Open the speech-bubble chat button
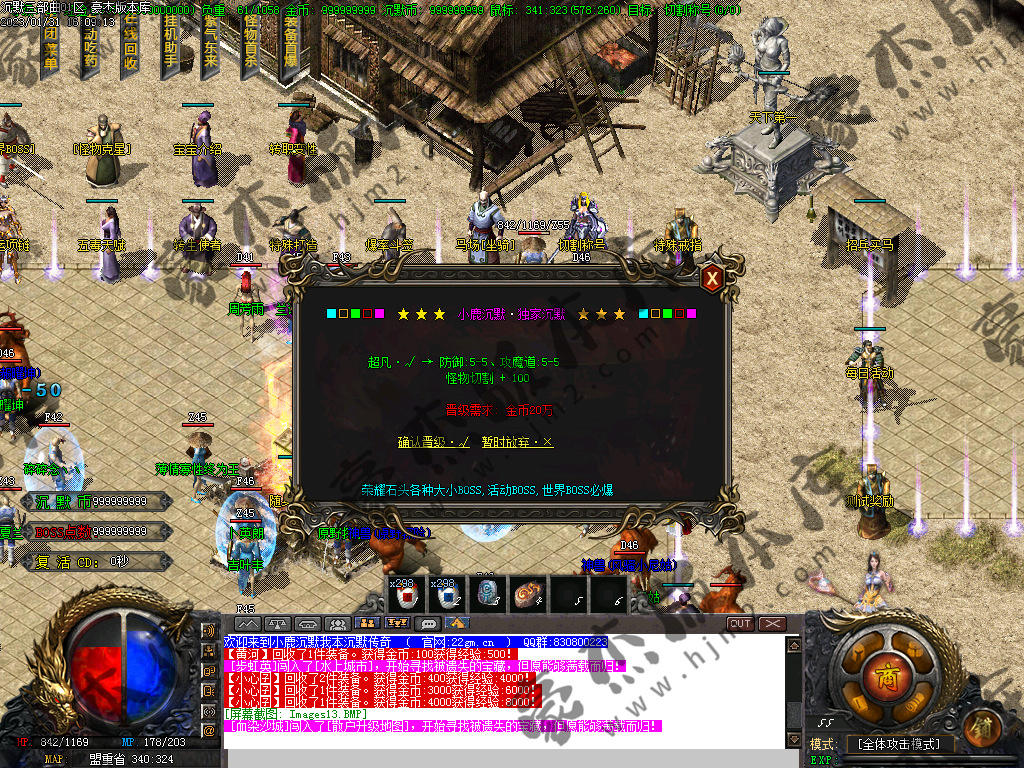Screen dimensions: 1024x768 (x=429, y=624)
